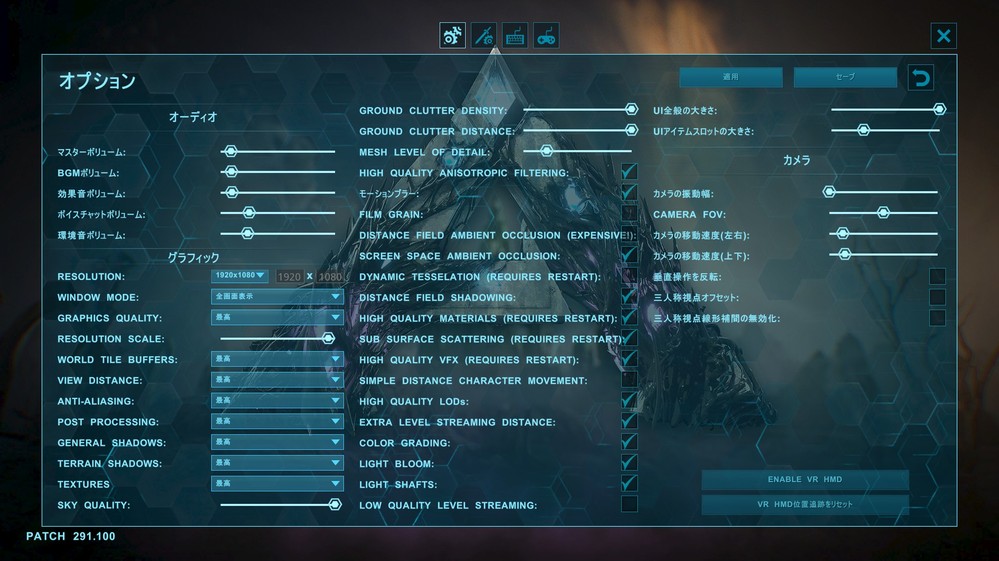Adjust the Sky Quality slider
Screen dimensions: 999x561
point(335,505)
